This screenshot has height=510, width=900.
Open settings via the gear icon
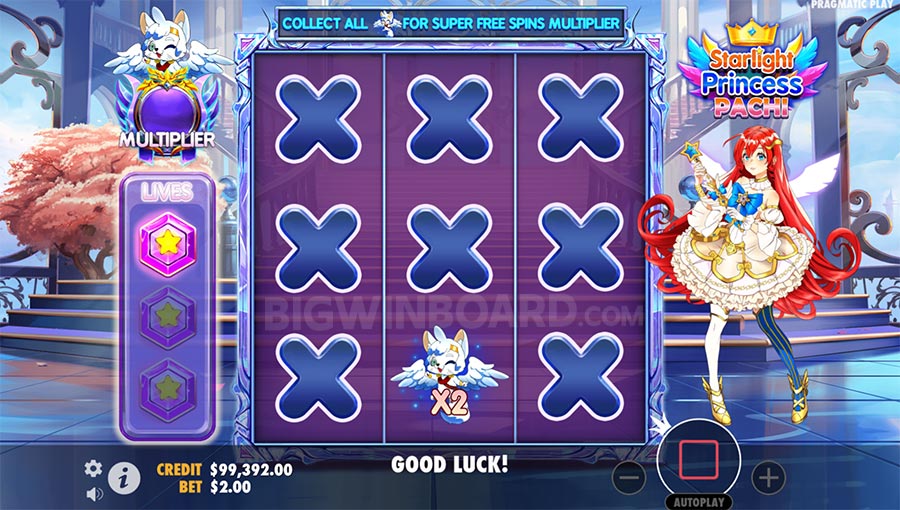tap(93, 468)
